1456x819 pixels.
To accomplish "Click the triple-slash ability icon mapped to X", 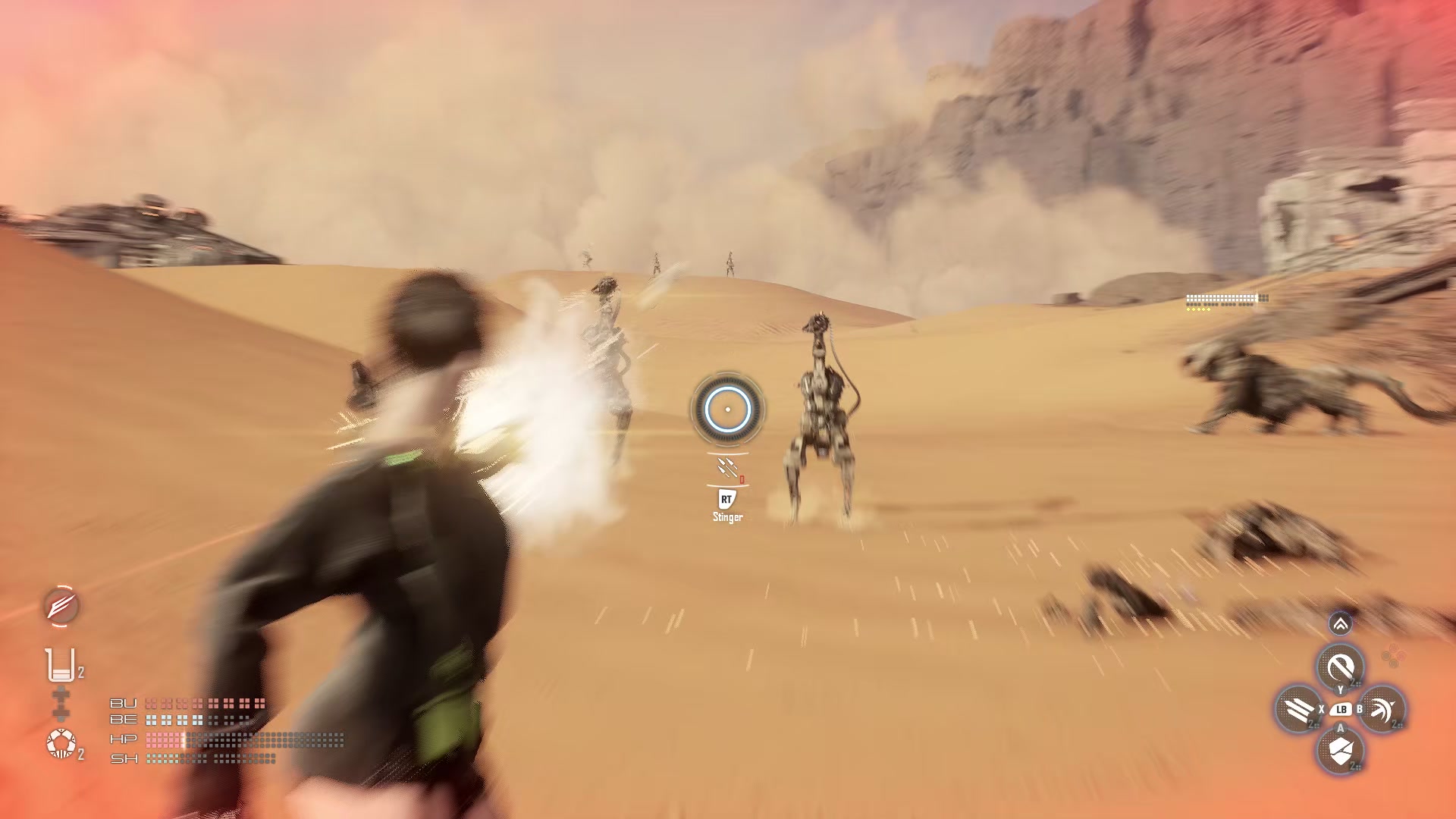I will (1298, 709).
